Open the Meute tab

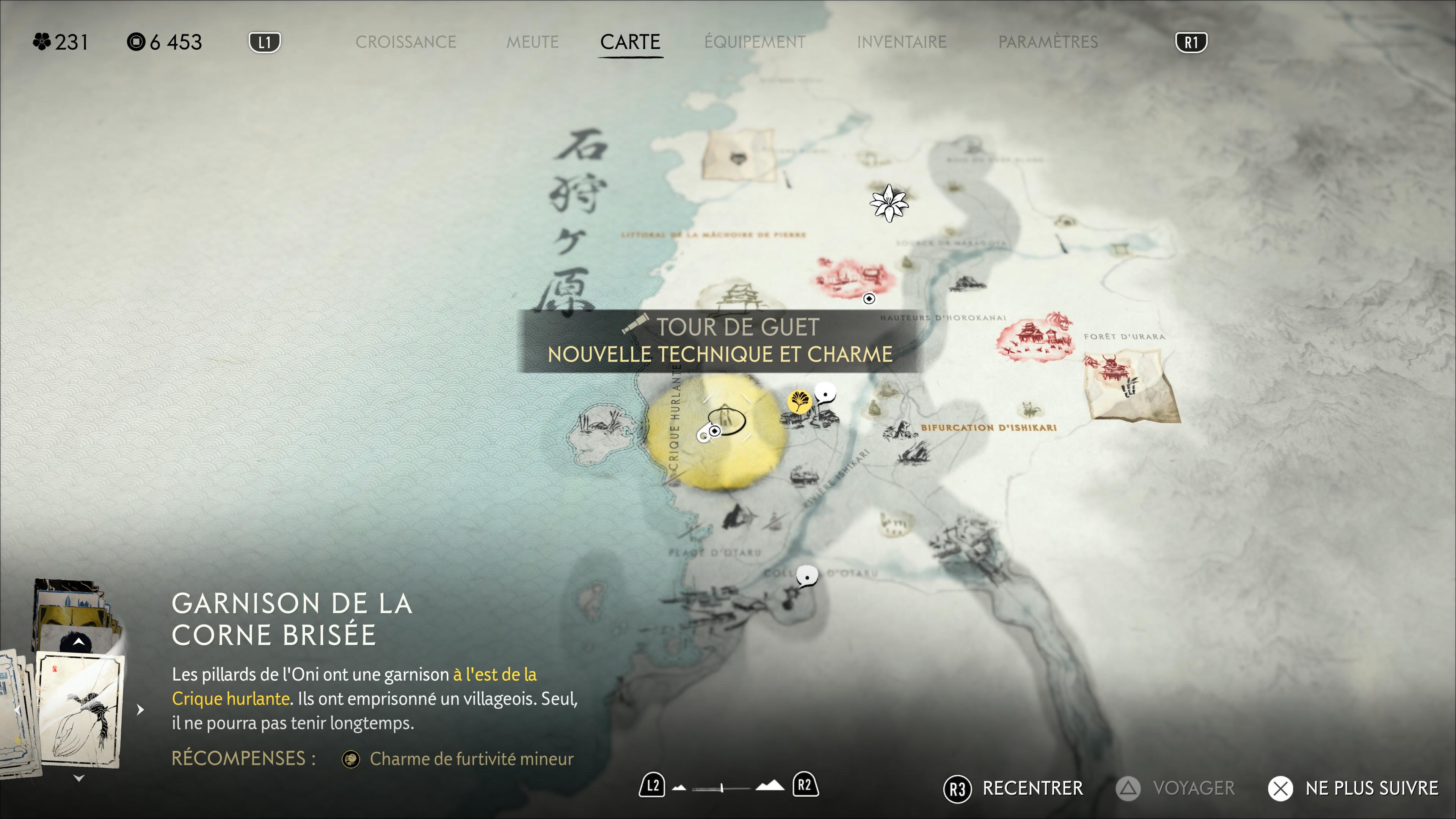[x=532, y=42]
